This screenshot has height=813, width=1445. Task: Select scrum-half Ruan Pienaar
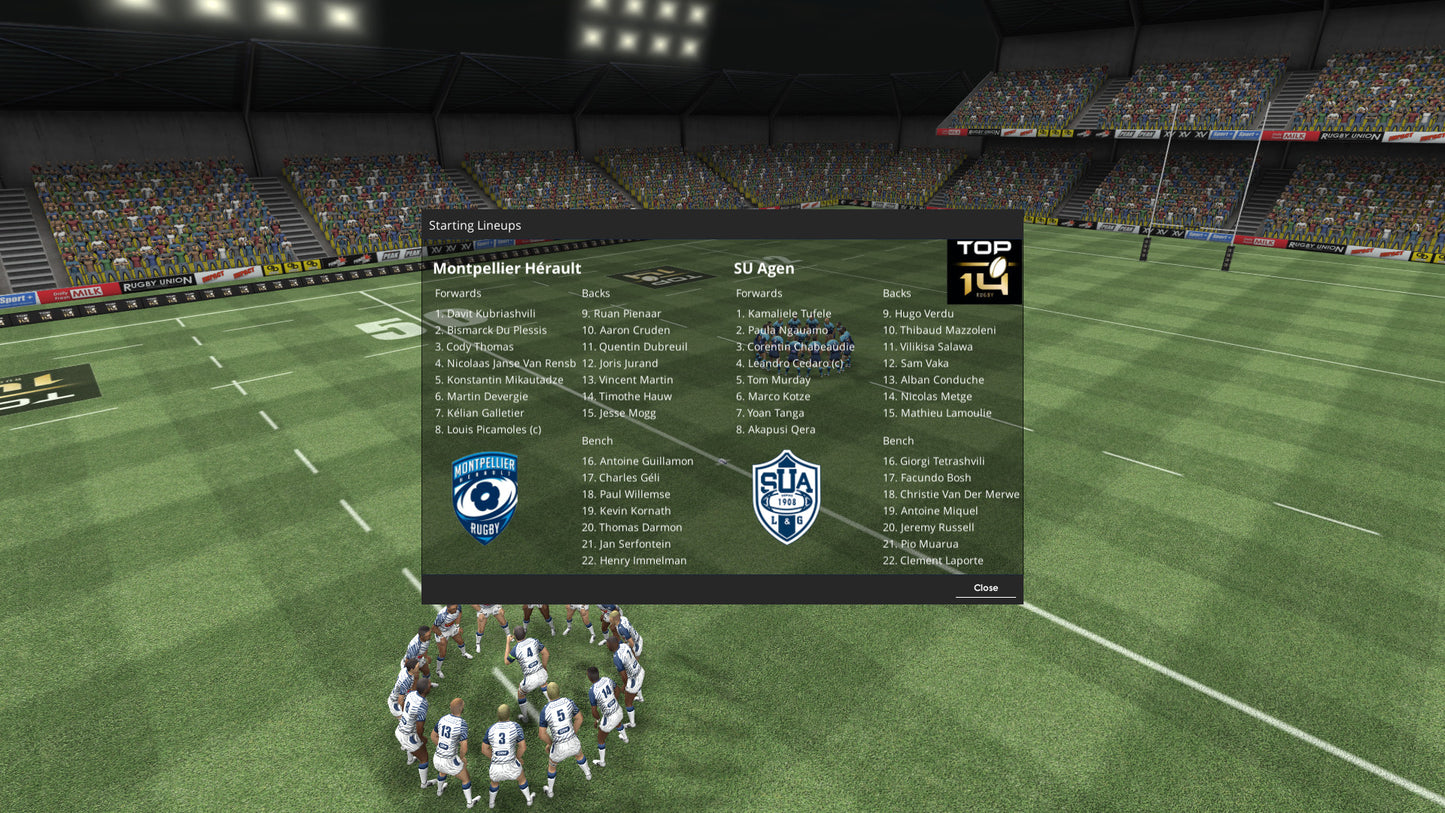(621, 313)
